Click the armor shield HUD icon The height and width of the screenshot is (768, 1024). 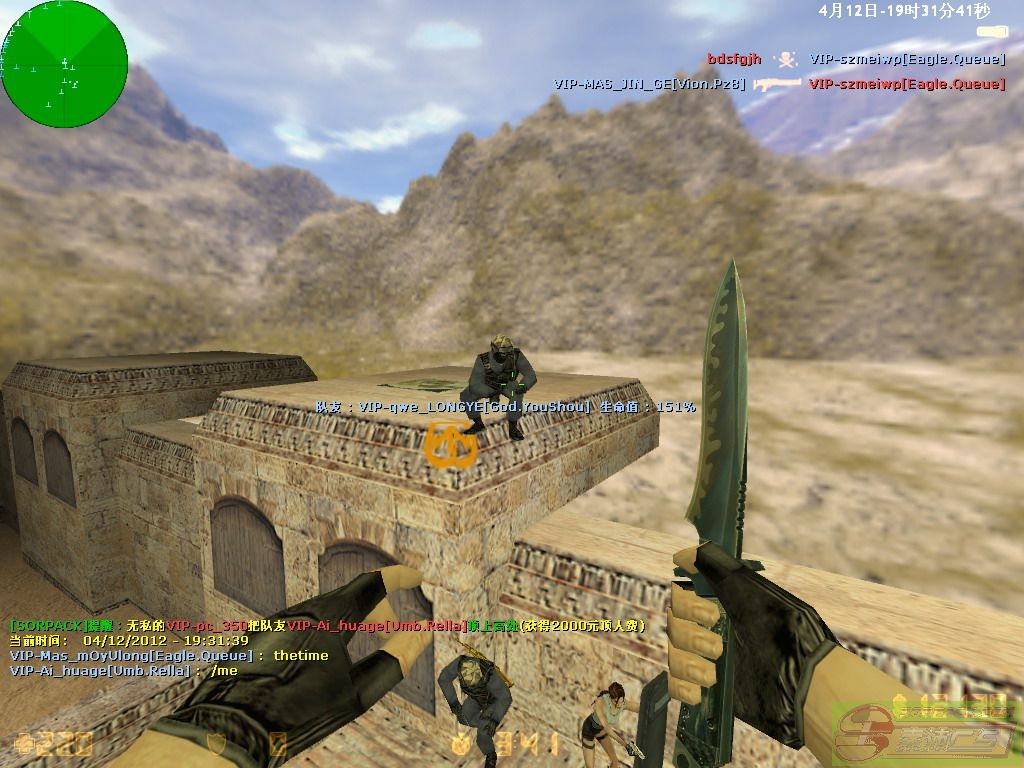[213, 744]
